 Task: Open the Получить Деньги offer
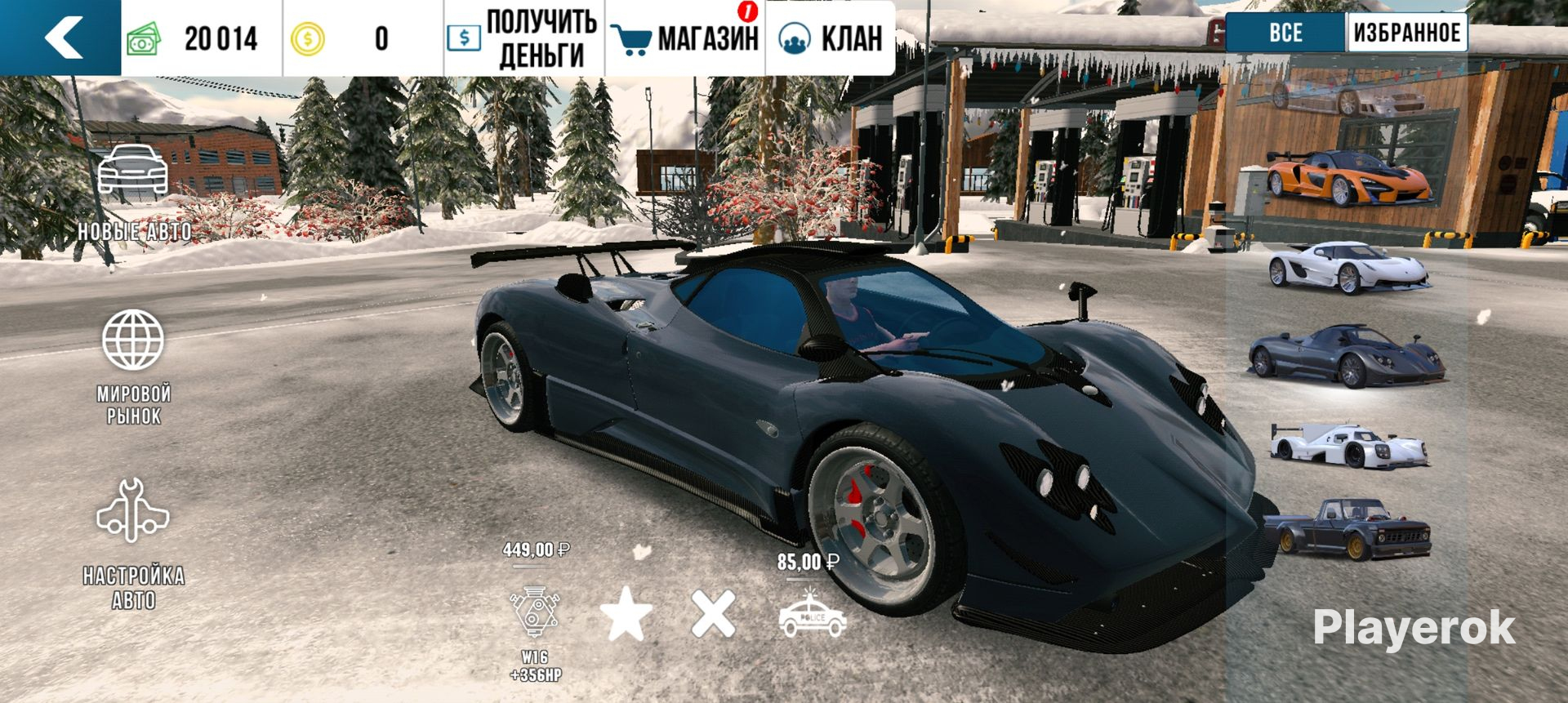pos(523,38)
